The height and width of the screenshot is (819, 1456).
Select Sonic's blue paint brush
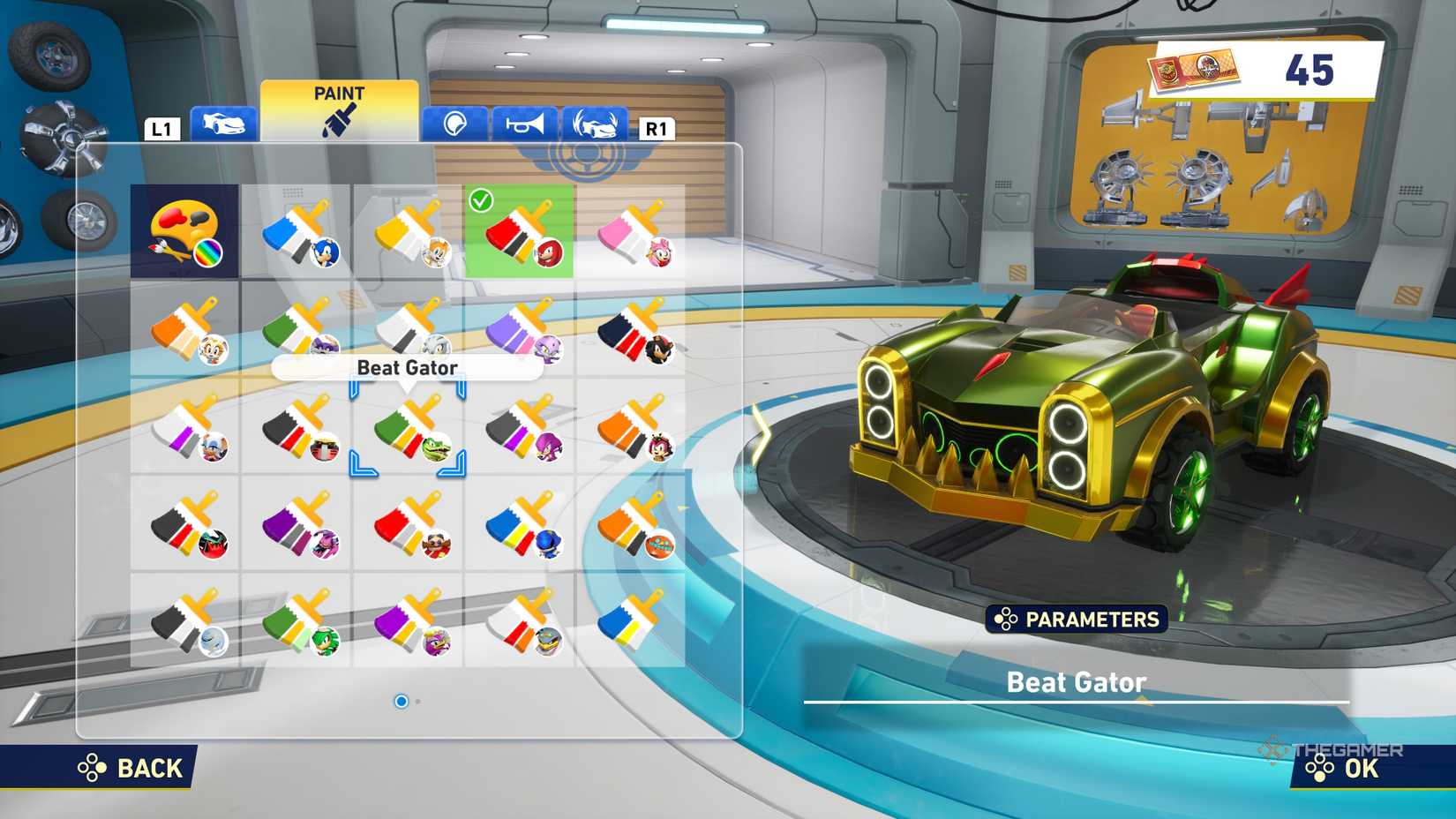coord(297,232)
